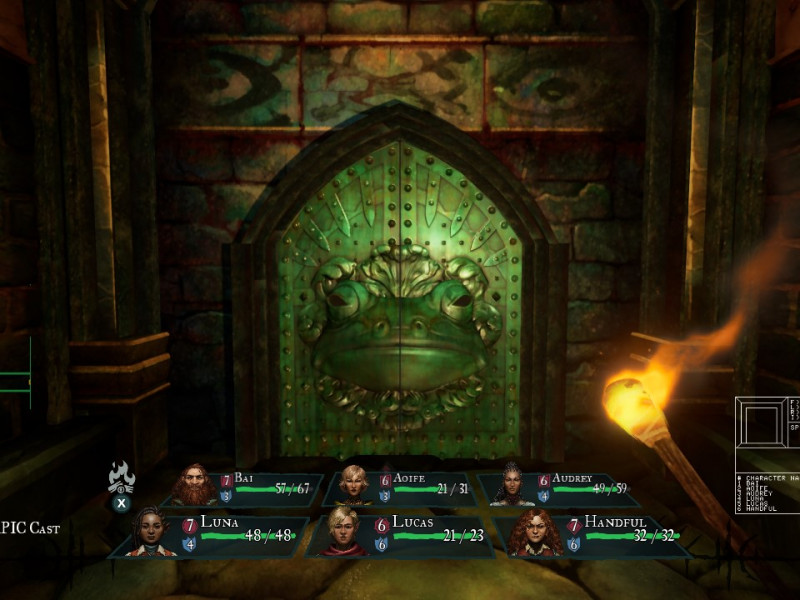Click the campfire icon beside the party
The width and height of the screenshot is (800, 600).
pyautogui.click(x=121, y=477)
